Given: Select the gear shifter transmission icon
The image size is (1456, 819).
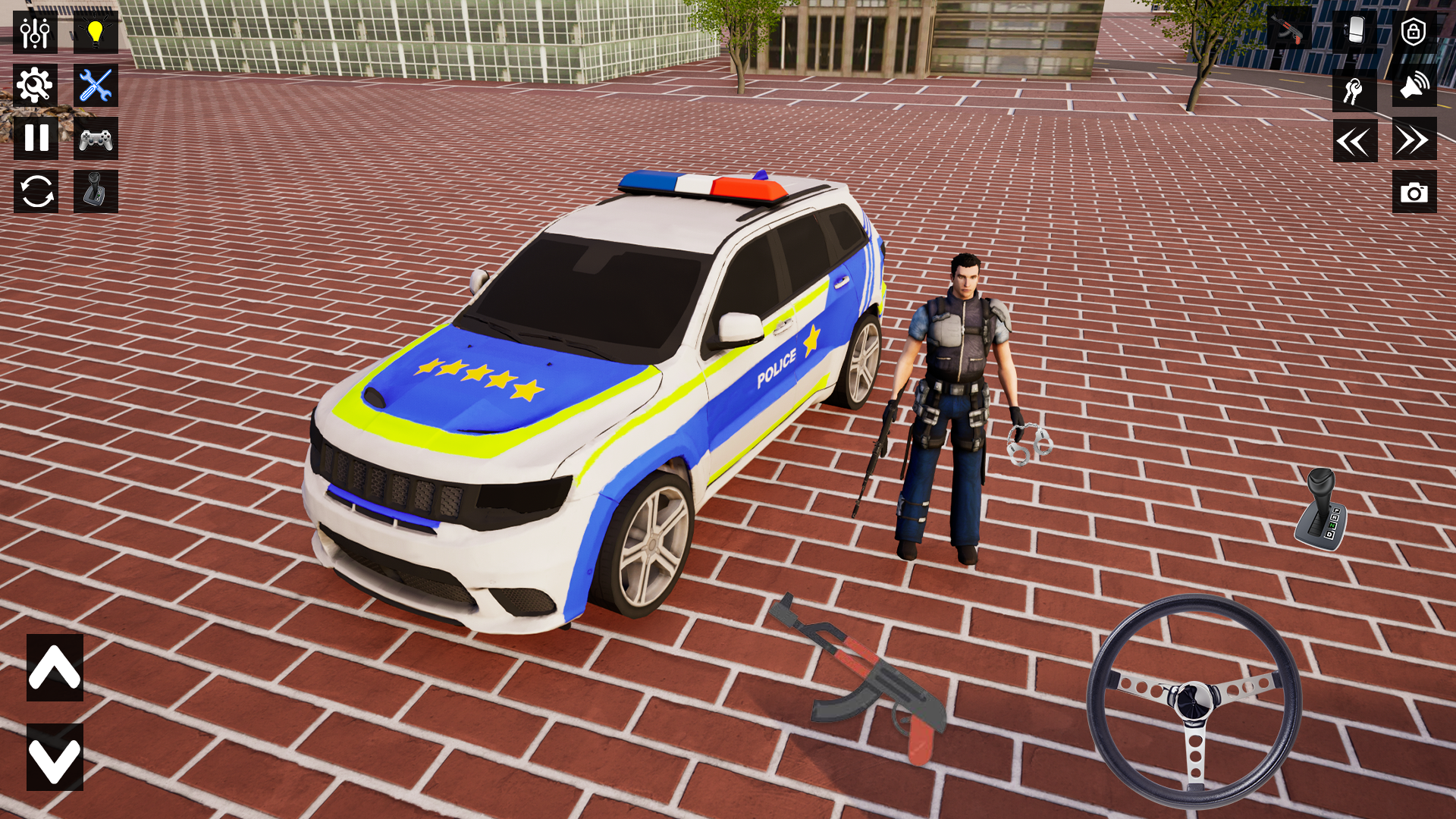Looking at the screenshot, I should 94,192.
